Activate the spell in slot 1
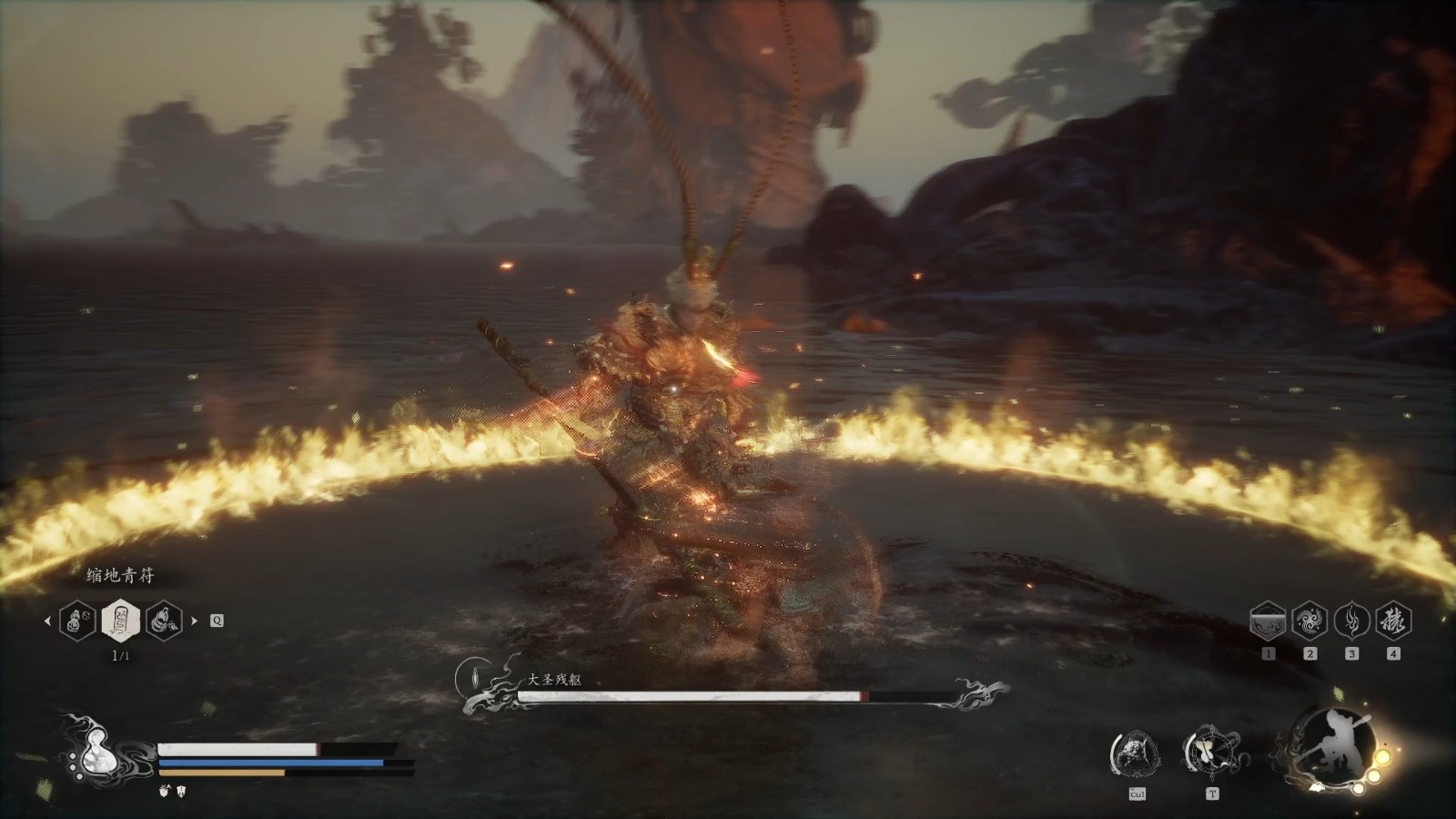This screenshot has width=1456, height=819. tap(1268, 622)
